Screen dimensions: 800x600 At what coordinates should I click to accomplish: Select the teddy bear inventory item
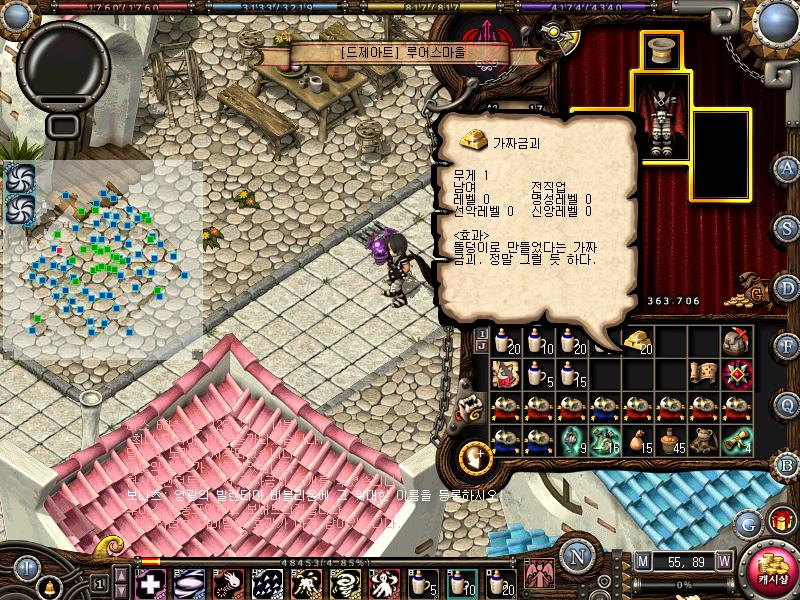pyautogui.click(x=704, y=441)
